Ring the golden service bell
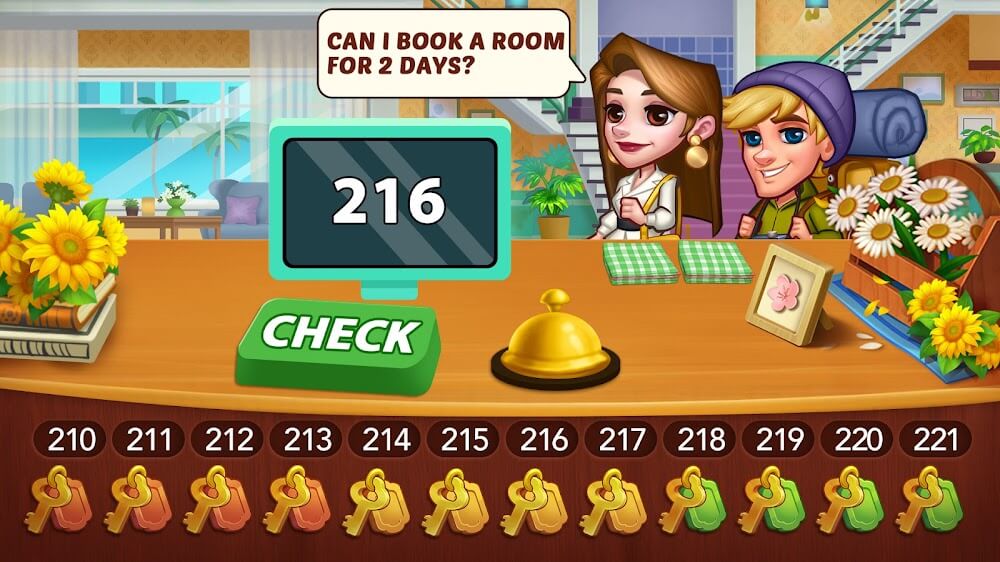Viewport: 1000px width, 562px height. (x=555, y=340)
